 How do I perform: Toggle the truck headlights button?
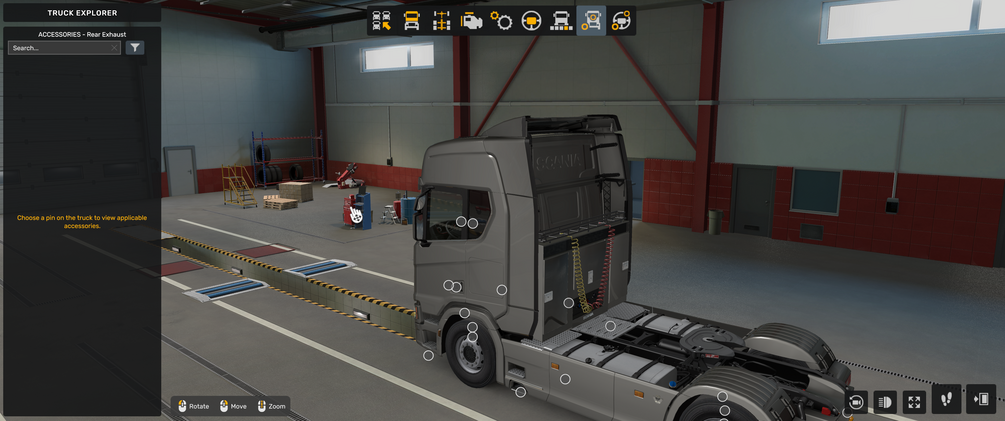[x=884, y=402]
